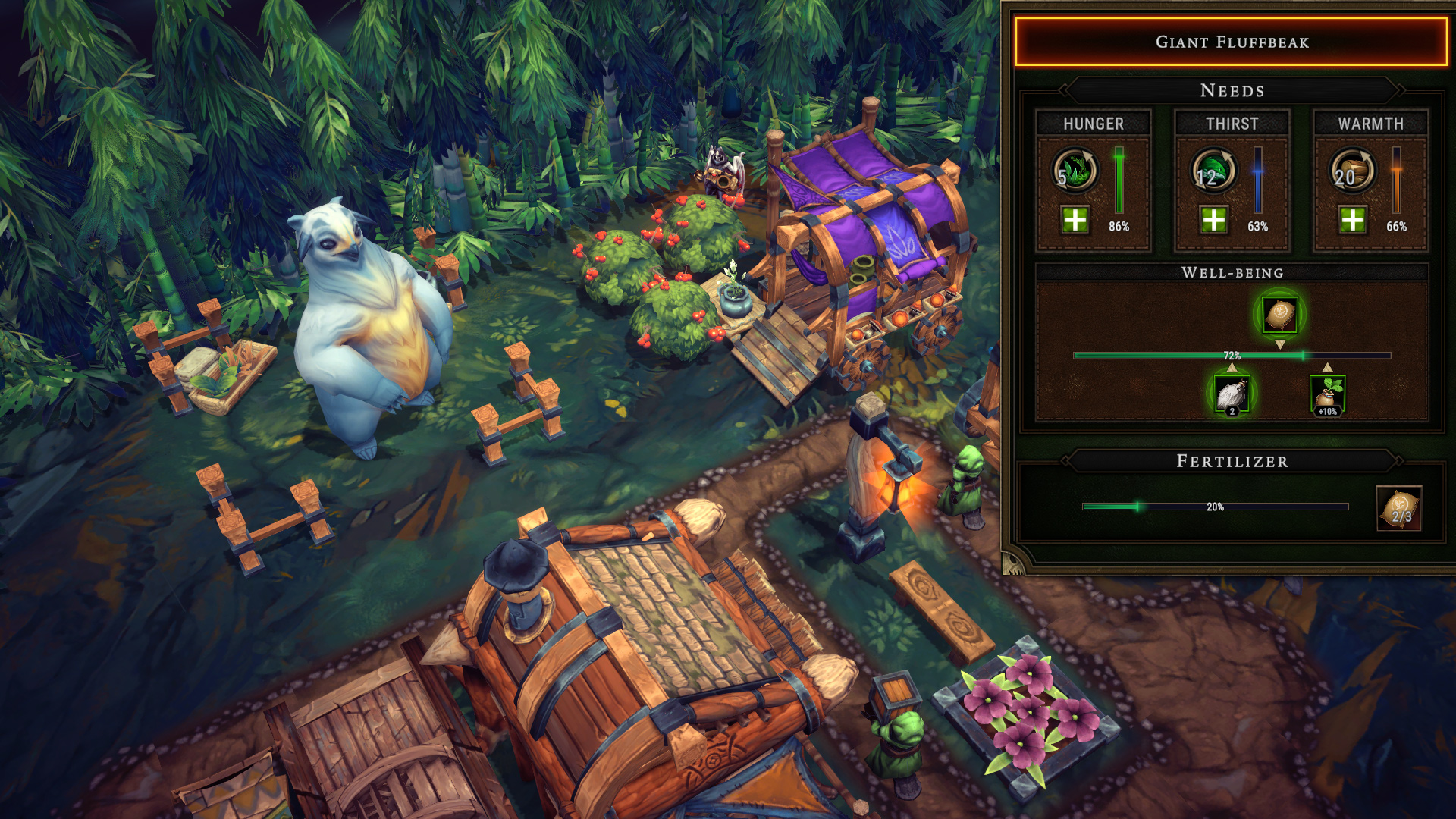Click the fertilizer sack reward above Well-being bar
Image resolution: width=1456 pixels, height=819 pixels.
(x=1280, y=314)
